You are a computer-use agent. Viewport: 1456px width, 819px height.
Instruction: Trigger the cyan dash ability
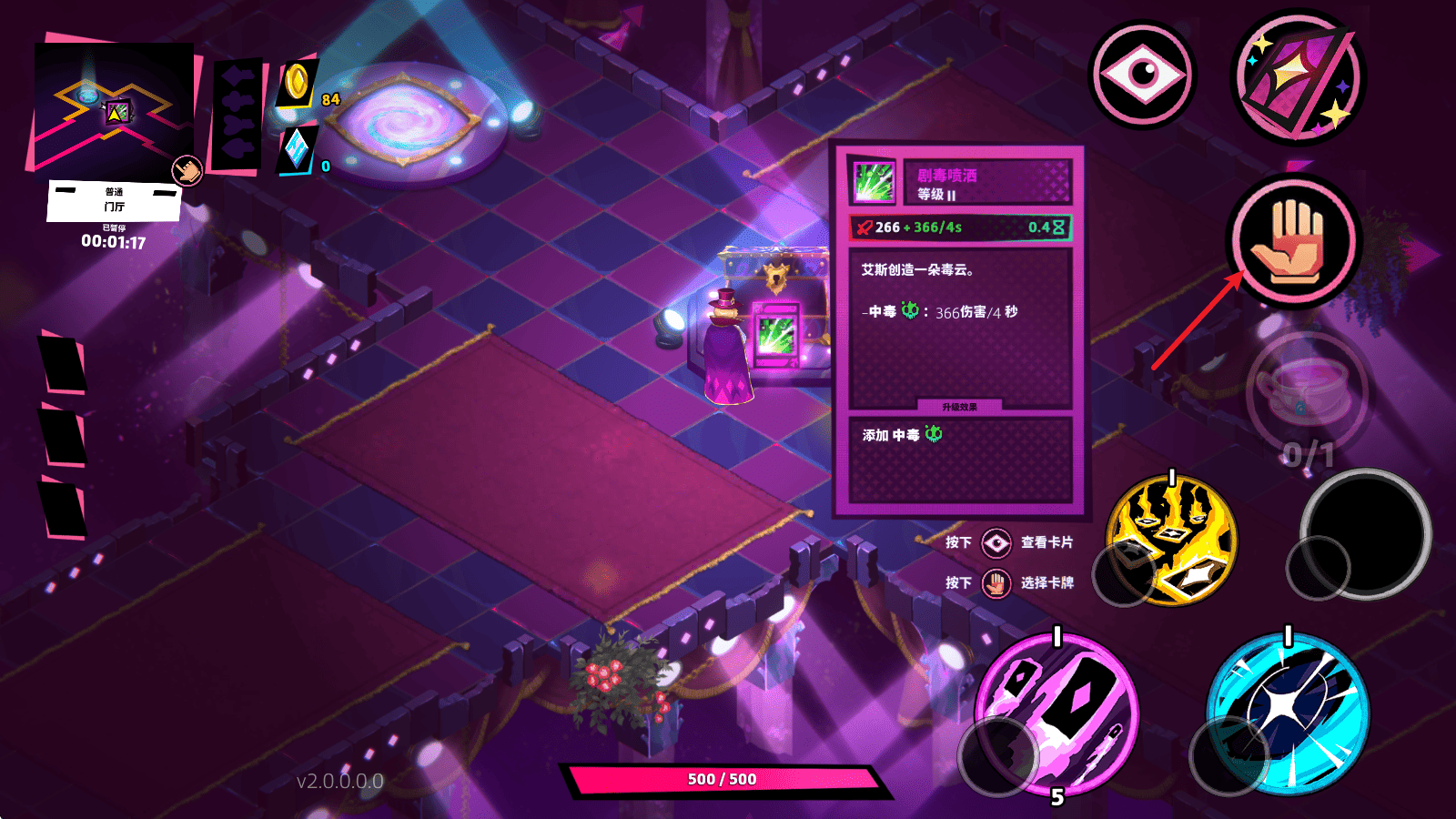(x=1288, y=712)
